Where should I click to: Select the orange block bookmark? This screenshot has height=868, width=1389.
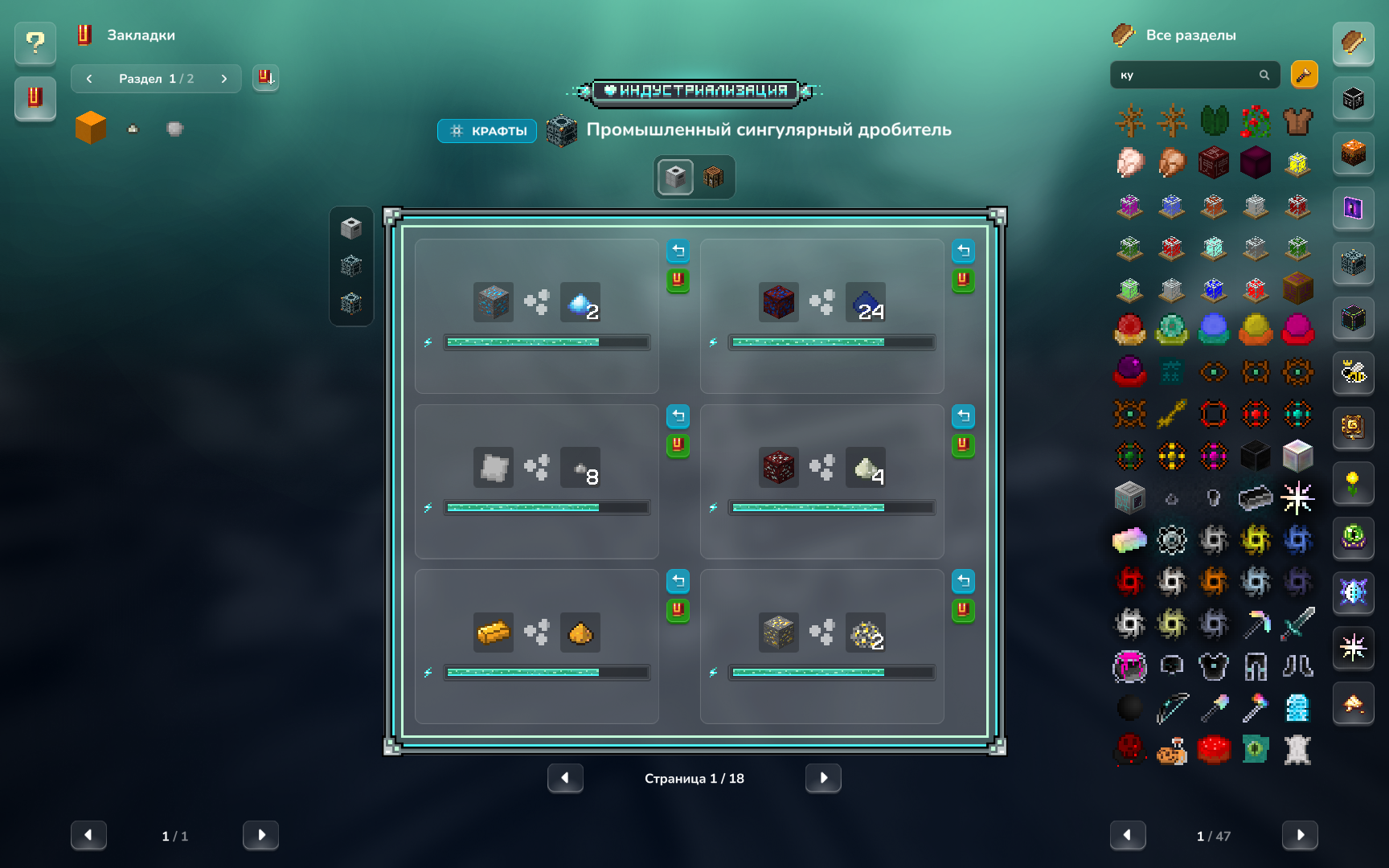pos(91,128)
